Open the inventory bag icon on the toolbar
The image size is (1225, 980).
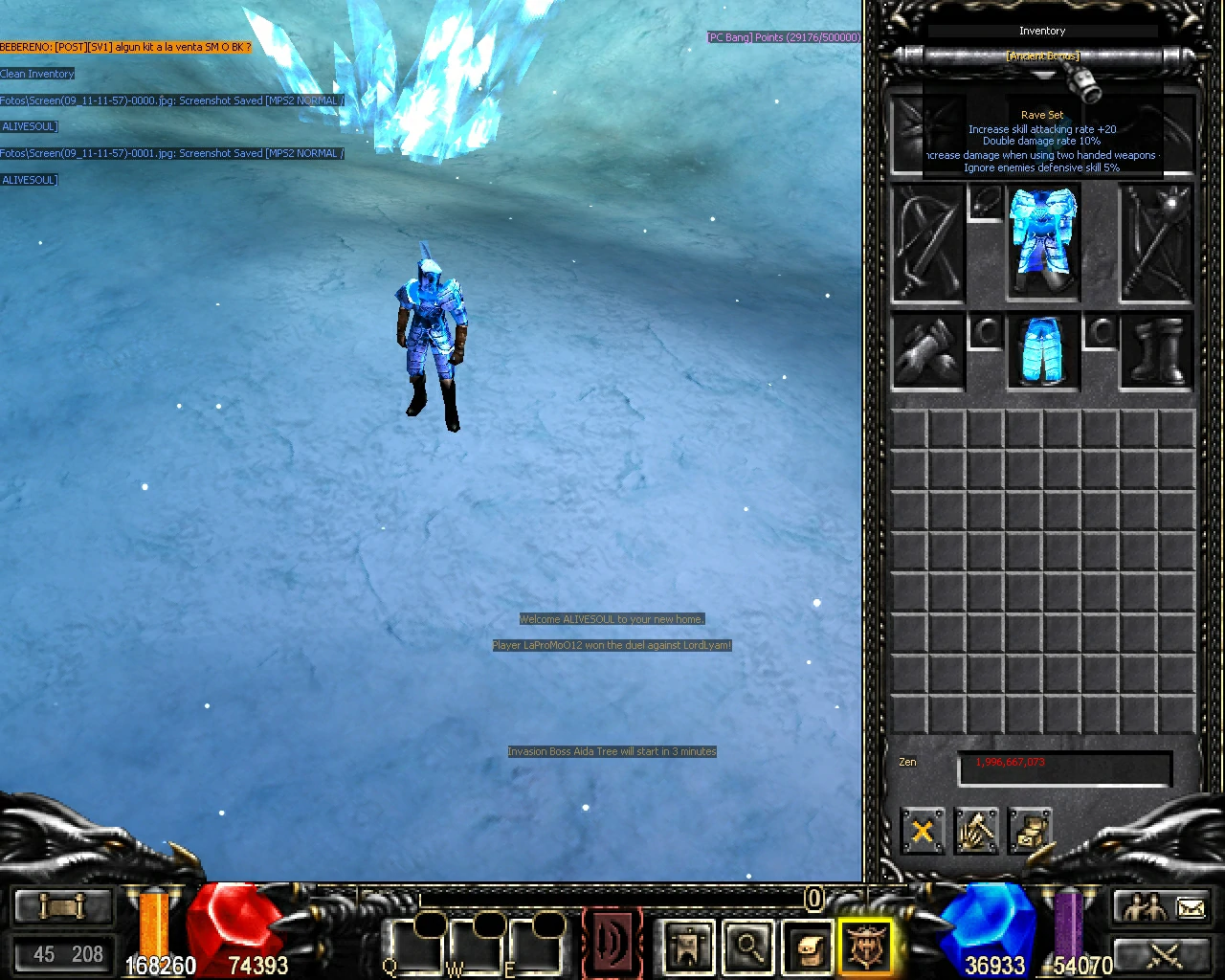click(x=808, y=946)
